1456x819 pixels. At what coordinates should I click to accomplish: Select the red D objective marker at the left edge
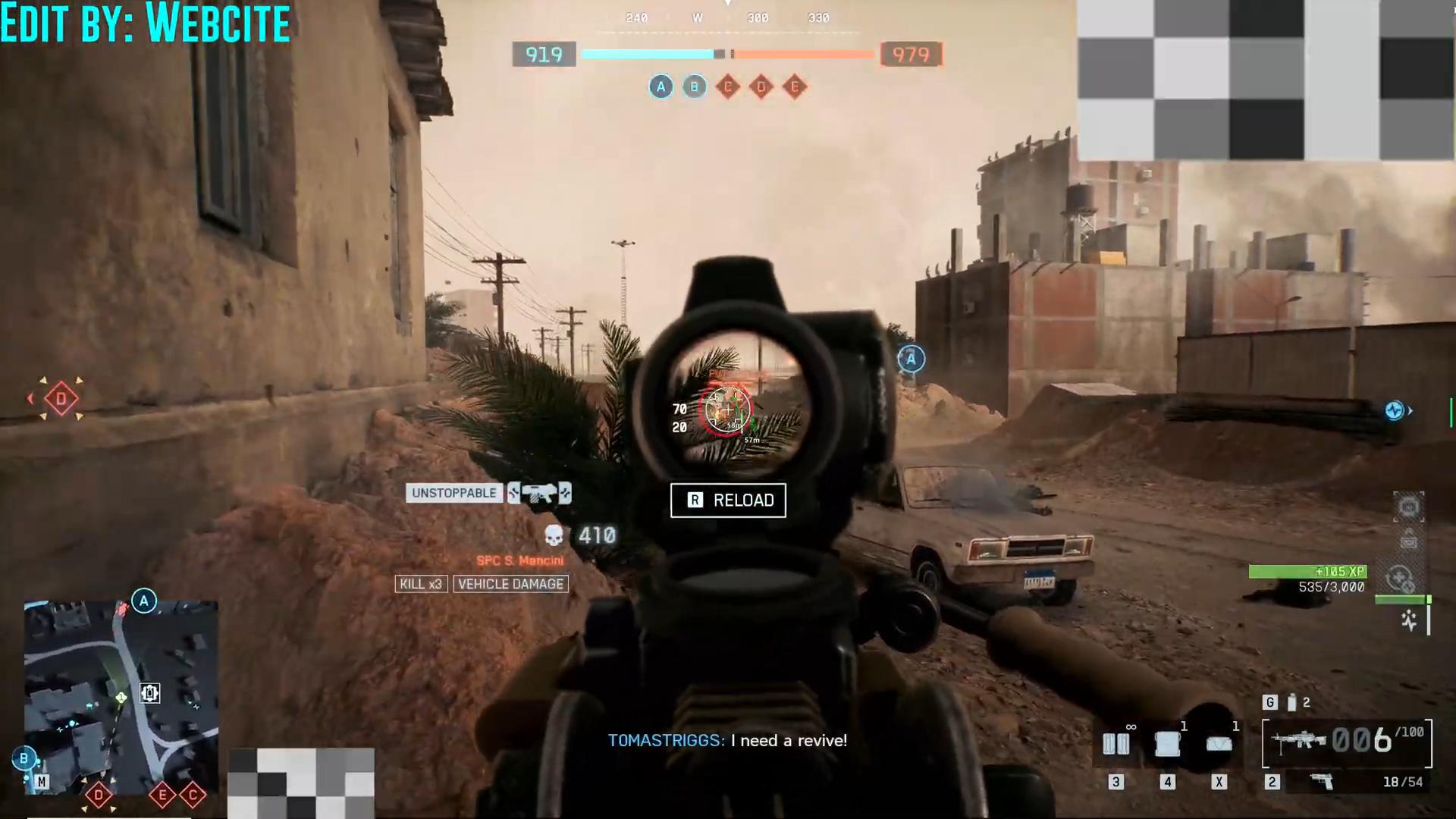[x=61, y=399]
